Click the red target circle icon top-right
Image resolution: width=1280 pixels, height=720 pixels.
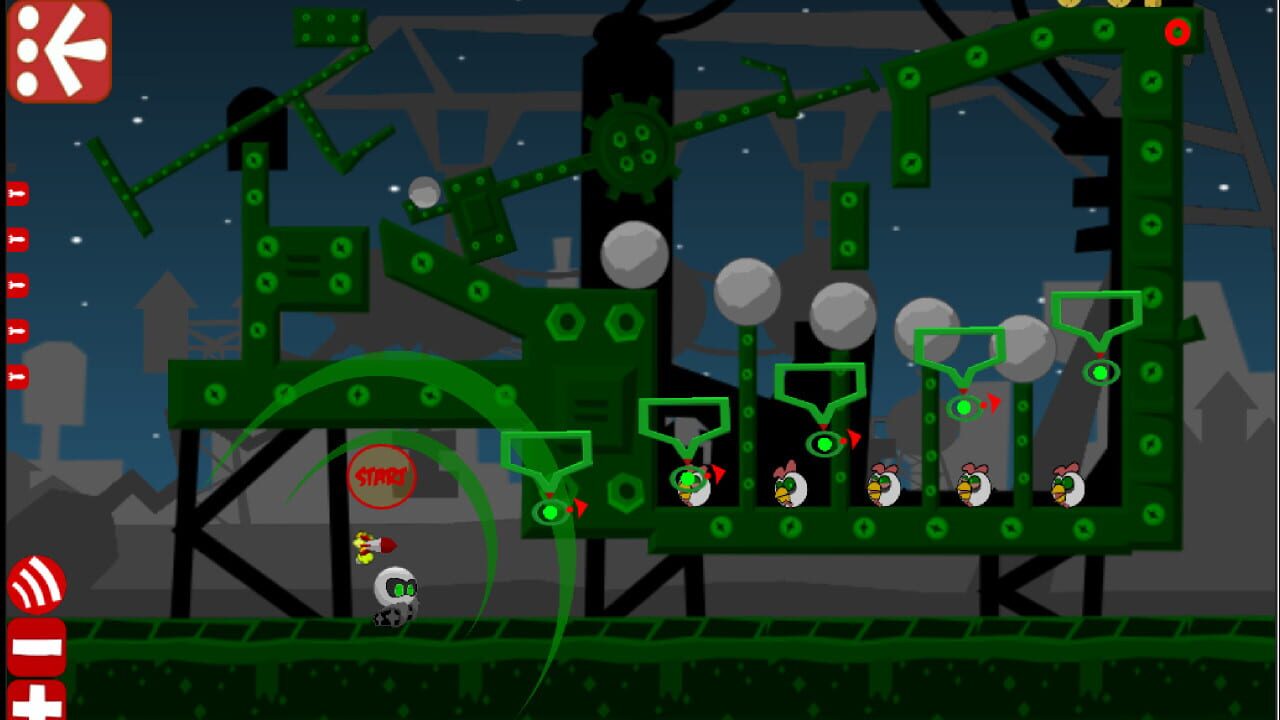(1176, 33)
